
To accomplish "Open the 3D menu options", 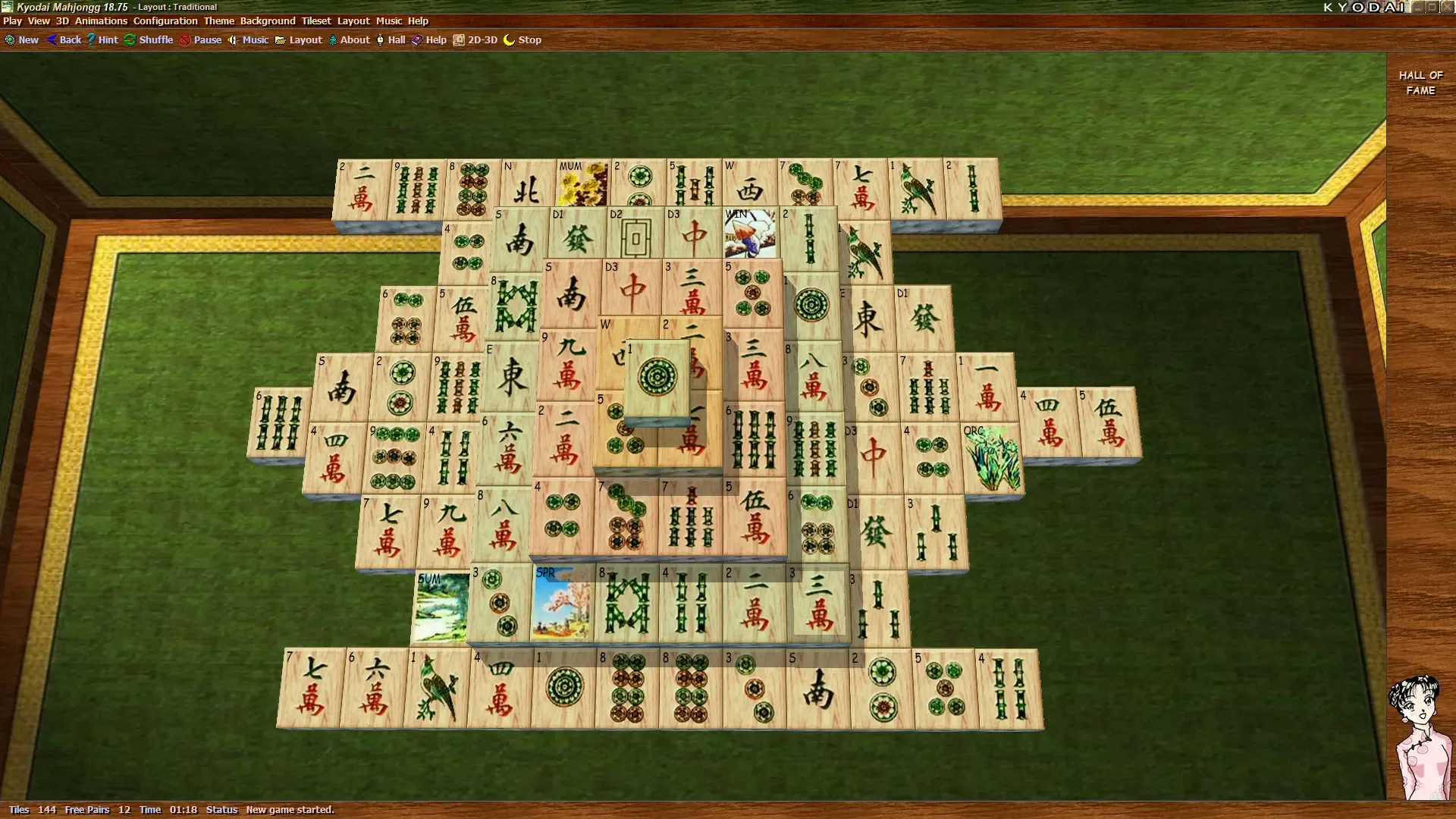I will pos(61,20).
